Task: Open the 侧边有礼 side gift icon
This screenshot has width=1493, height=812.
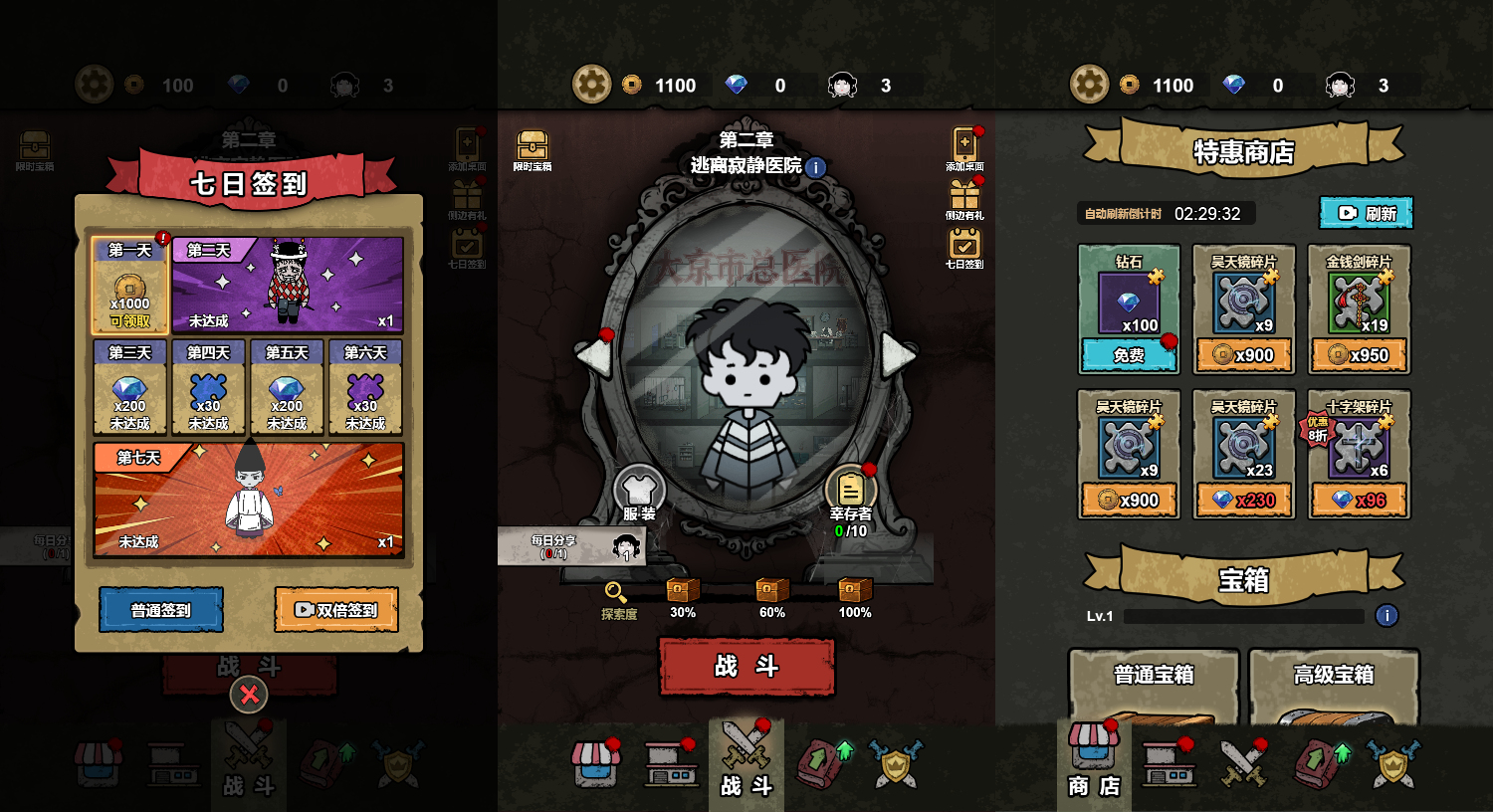Action: [963, 198]
